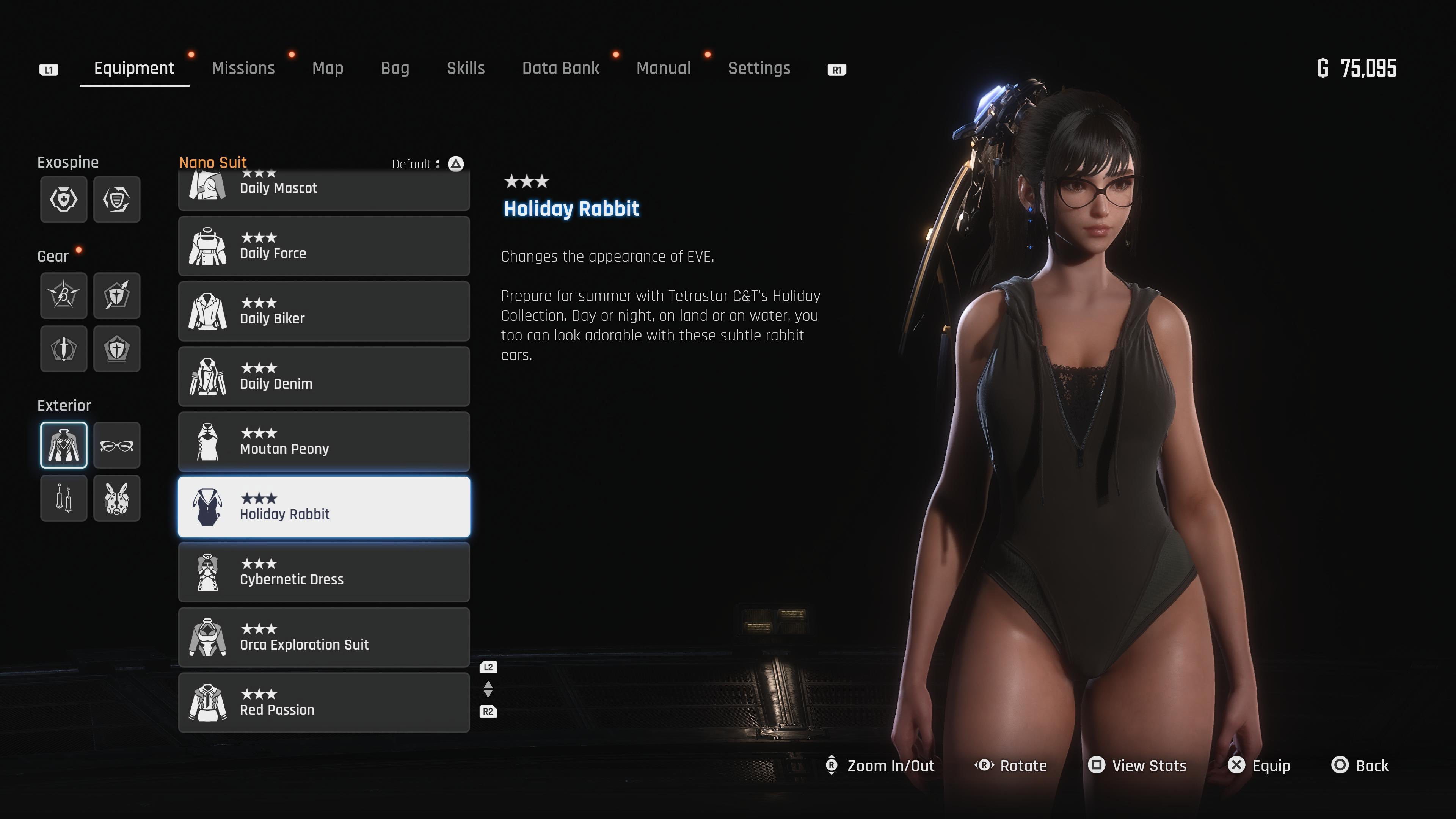Select the Skills tab
Screen dimensions: 1456x819
(x=466, y=68)
